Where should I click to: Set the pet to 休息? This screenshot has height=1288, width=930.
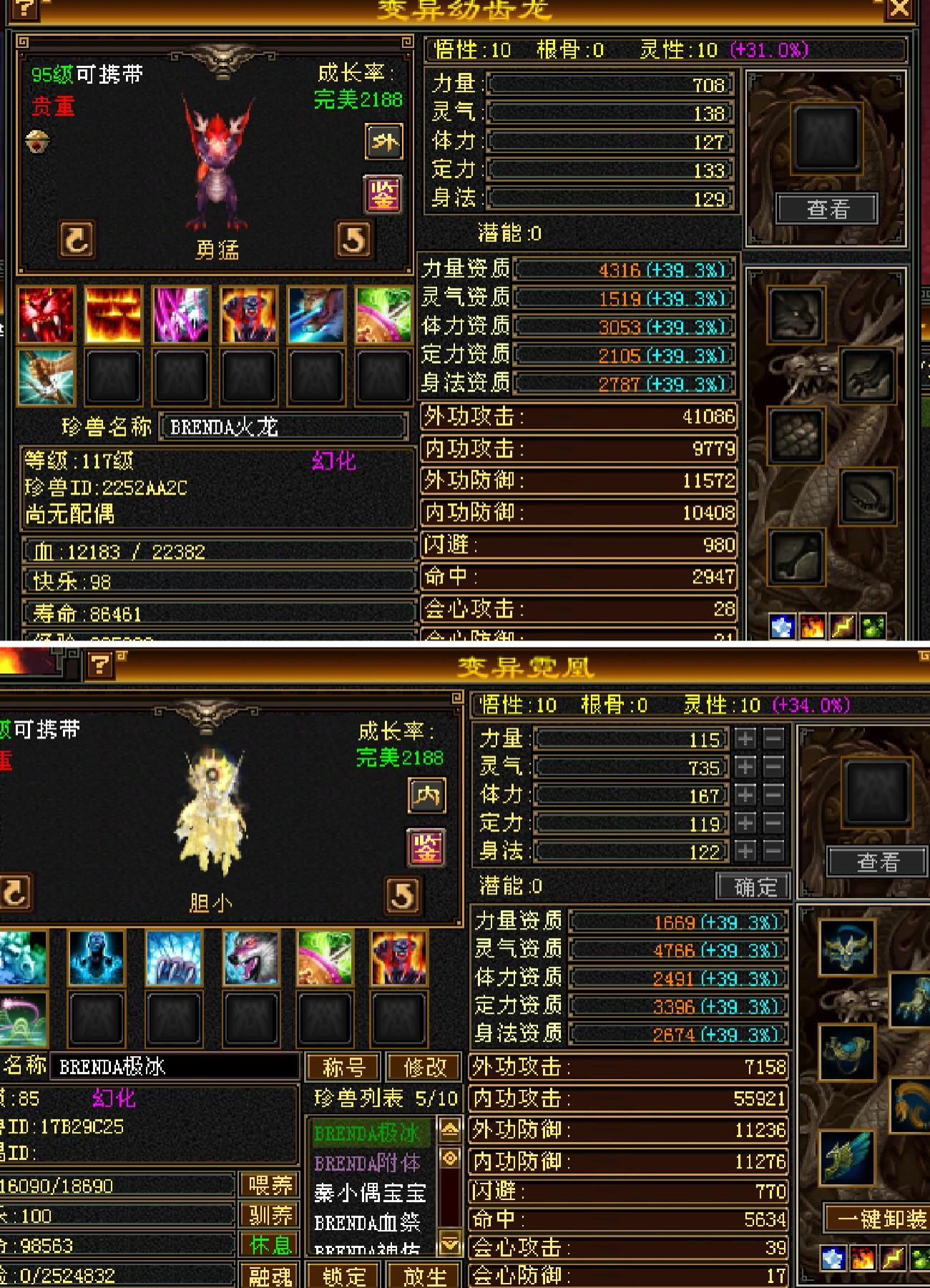click(x=270, y=1245)
